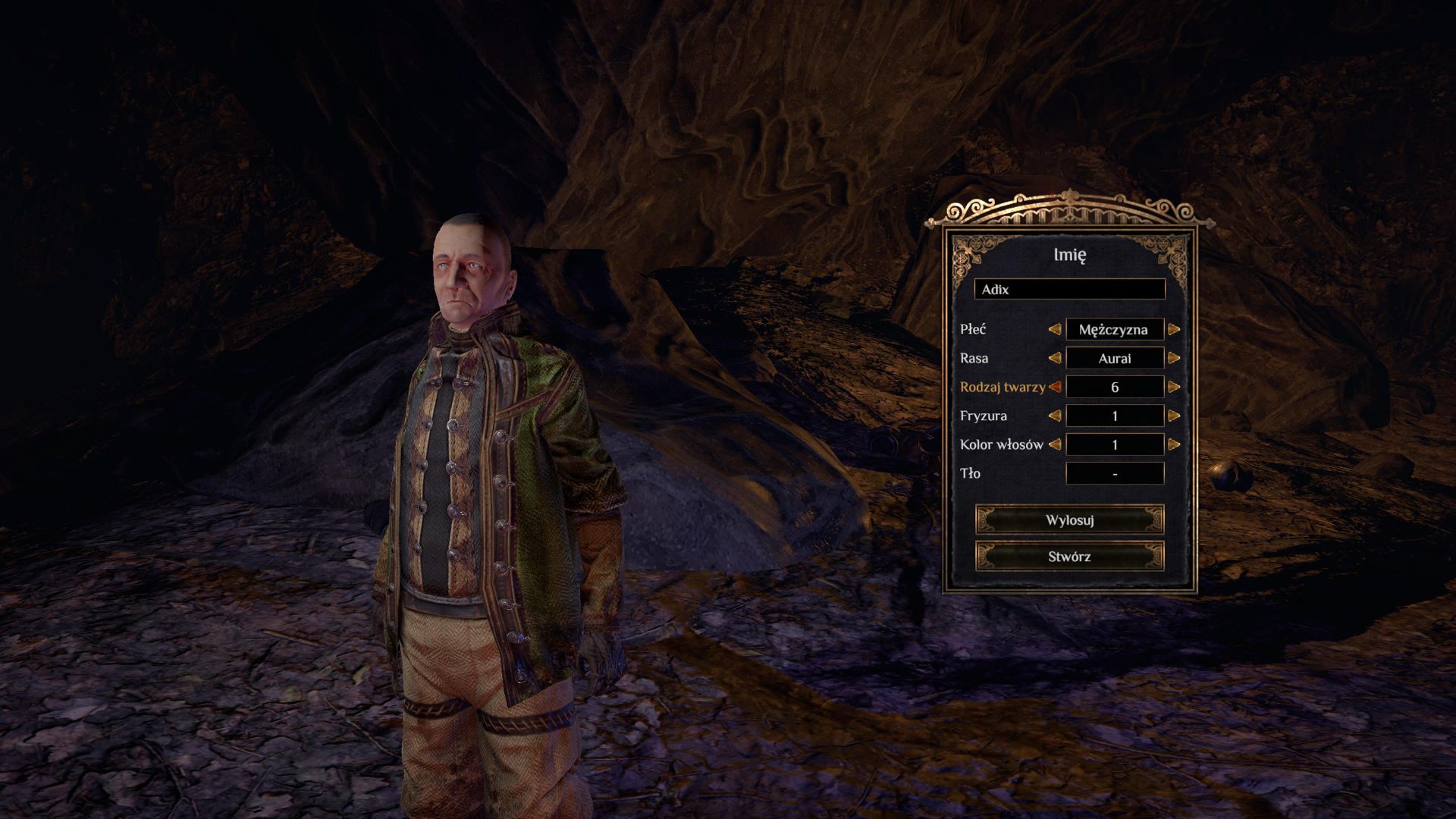Pick the previous Kolor włosów
1456x819 pixels.
(x=1054, y=444)
